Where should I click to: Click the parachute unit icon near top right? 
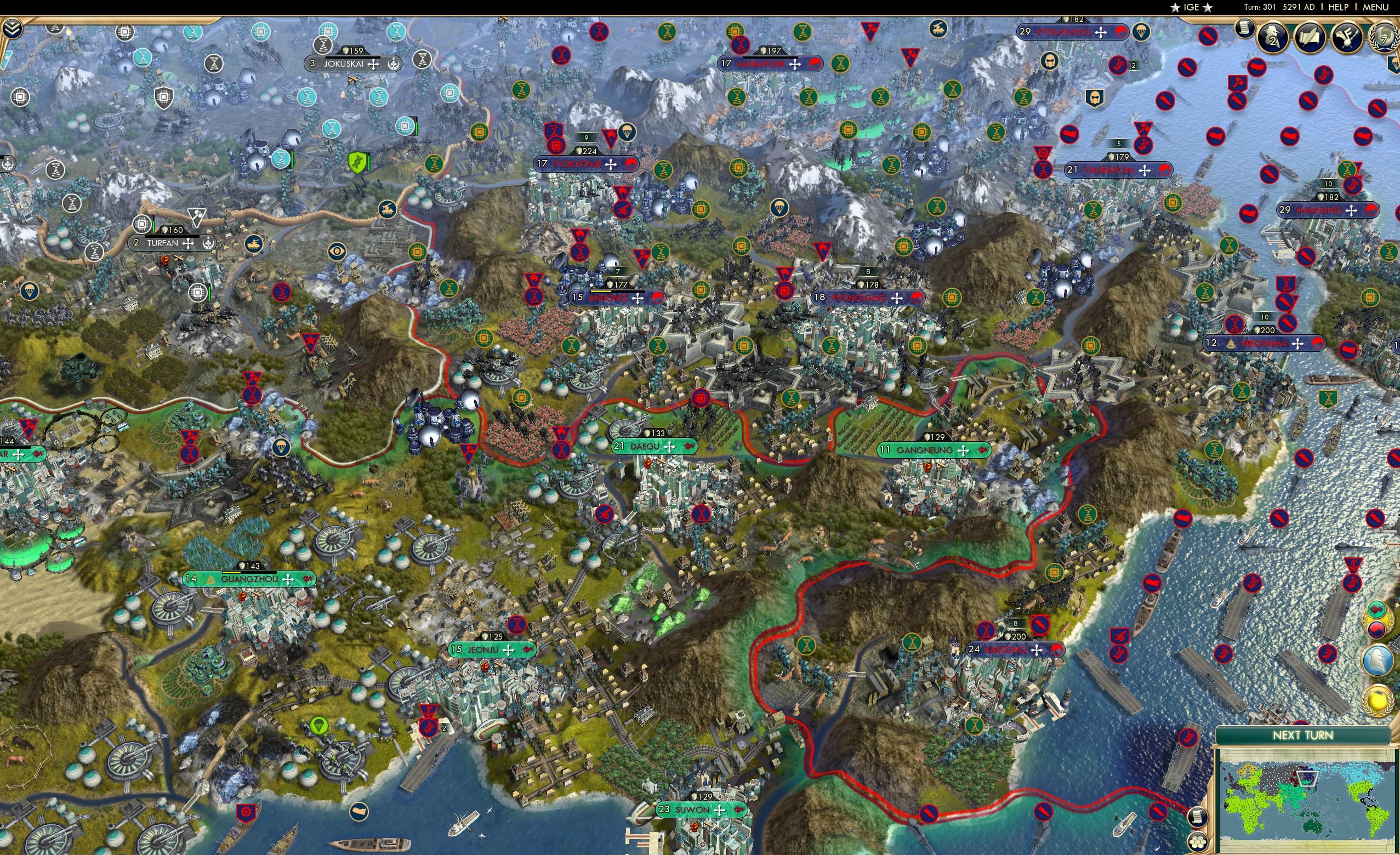(1142, 33)
